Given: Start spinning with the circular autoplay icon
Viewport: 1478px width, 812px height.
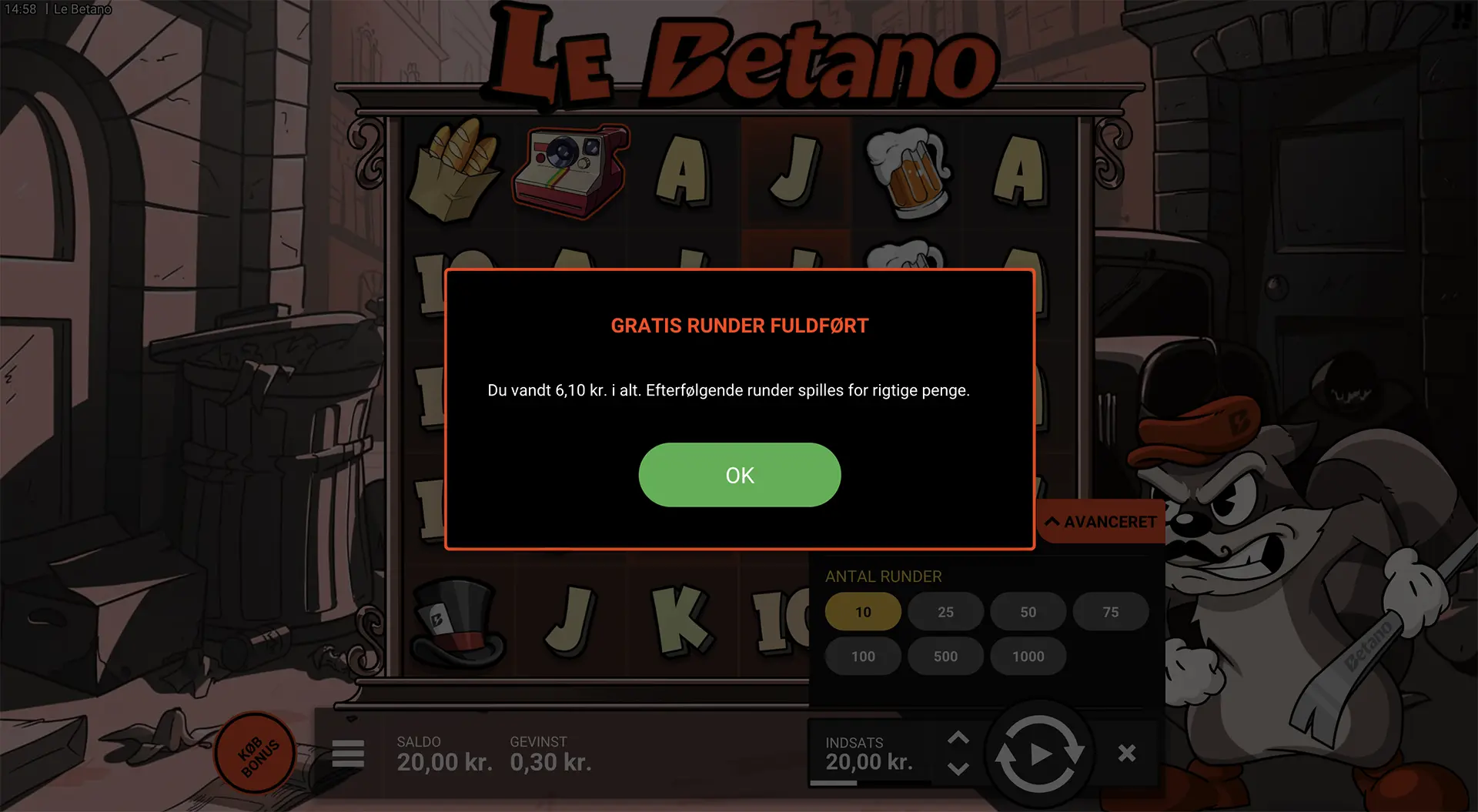Looking at the screenshot, I should tap(1041, 754).
